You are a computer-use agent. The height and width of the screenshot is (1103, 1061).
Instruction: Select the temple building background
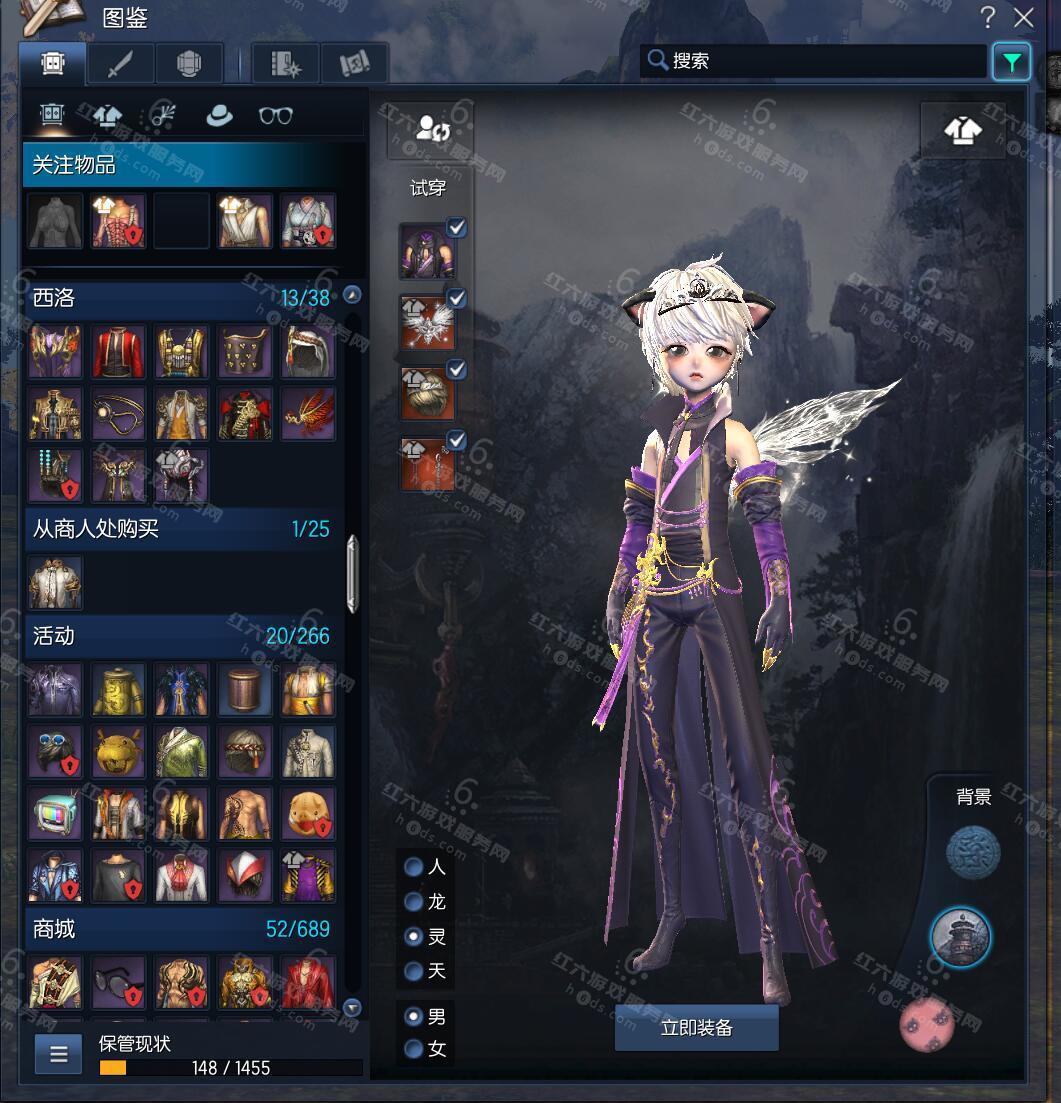tap(961, 937)
